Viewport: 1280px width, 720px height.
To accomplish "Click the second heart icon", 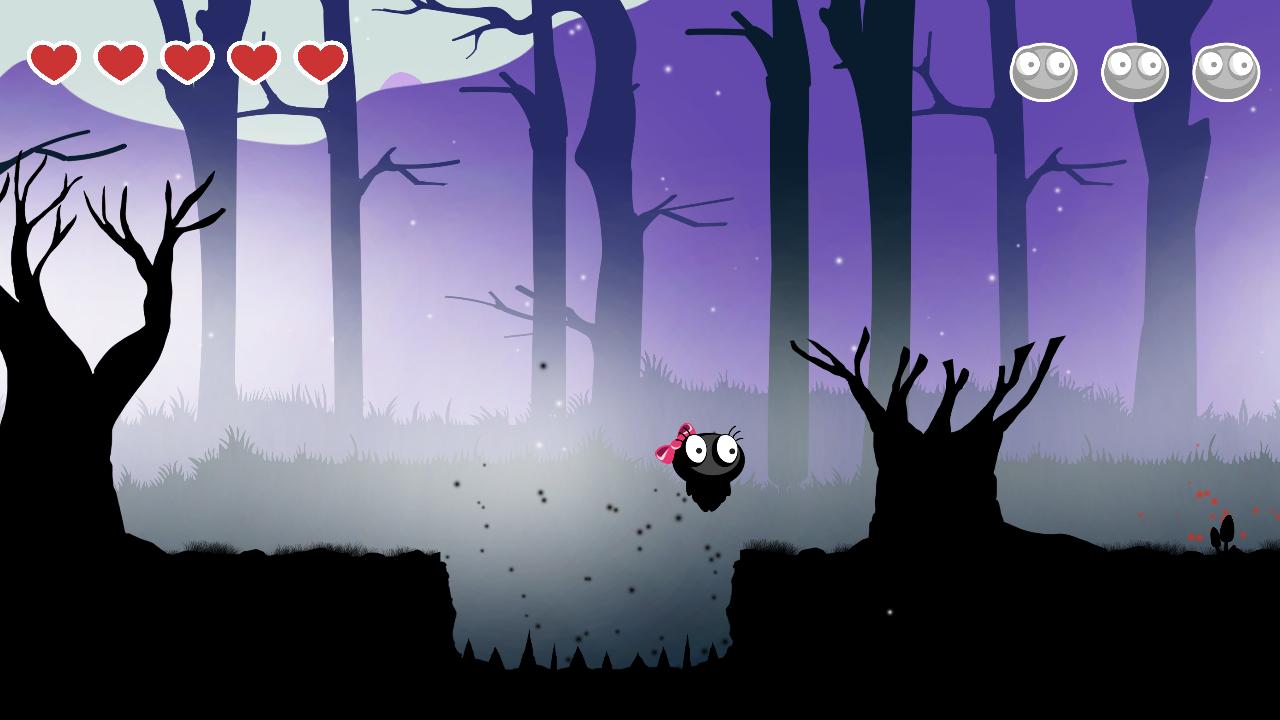I will coord(120,62).
